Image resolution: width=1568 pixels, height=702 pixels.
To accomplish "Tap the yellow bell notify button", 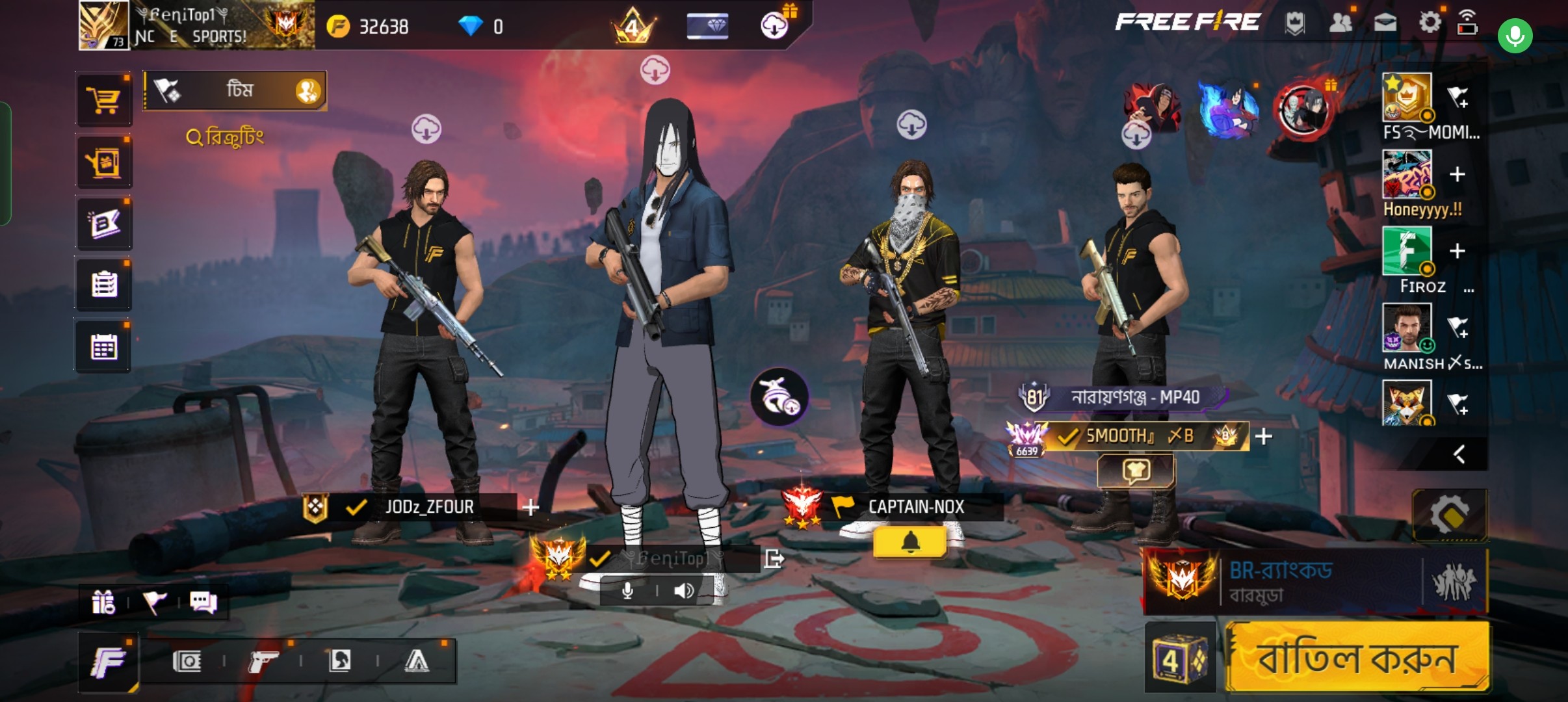I will (910, 542).
